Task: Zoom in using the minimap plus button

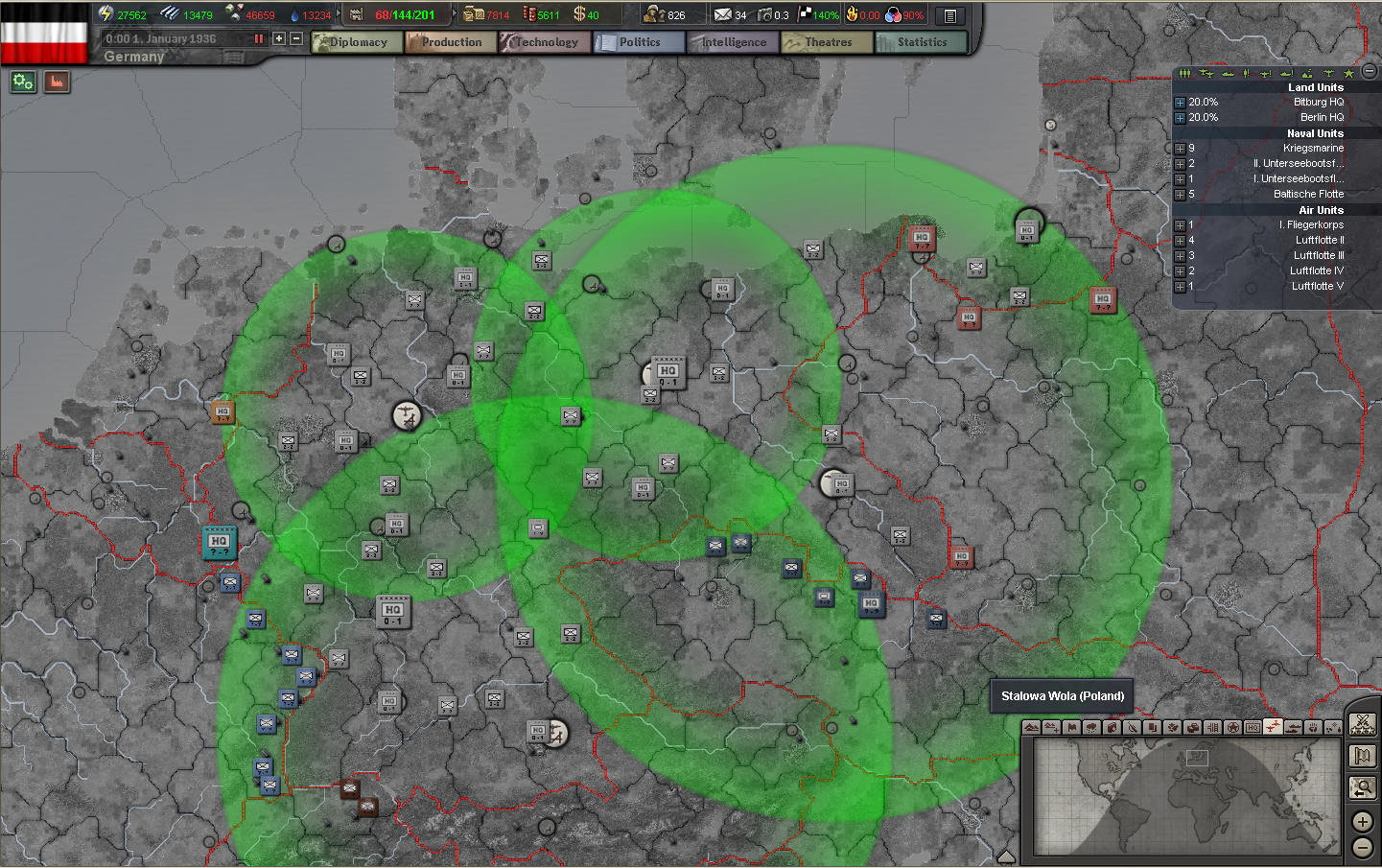Action: [x=1362, y=821]
